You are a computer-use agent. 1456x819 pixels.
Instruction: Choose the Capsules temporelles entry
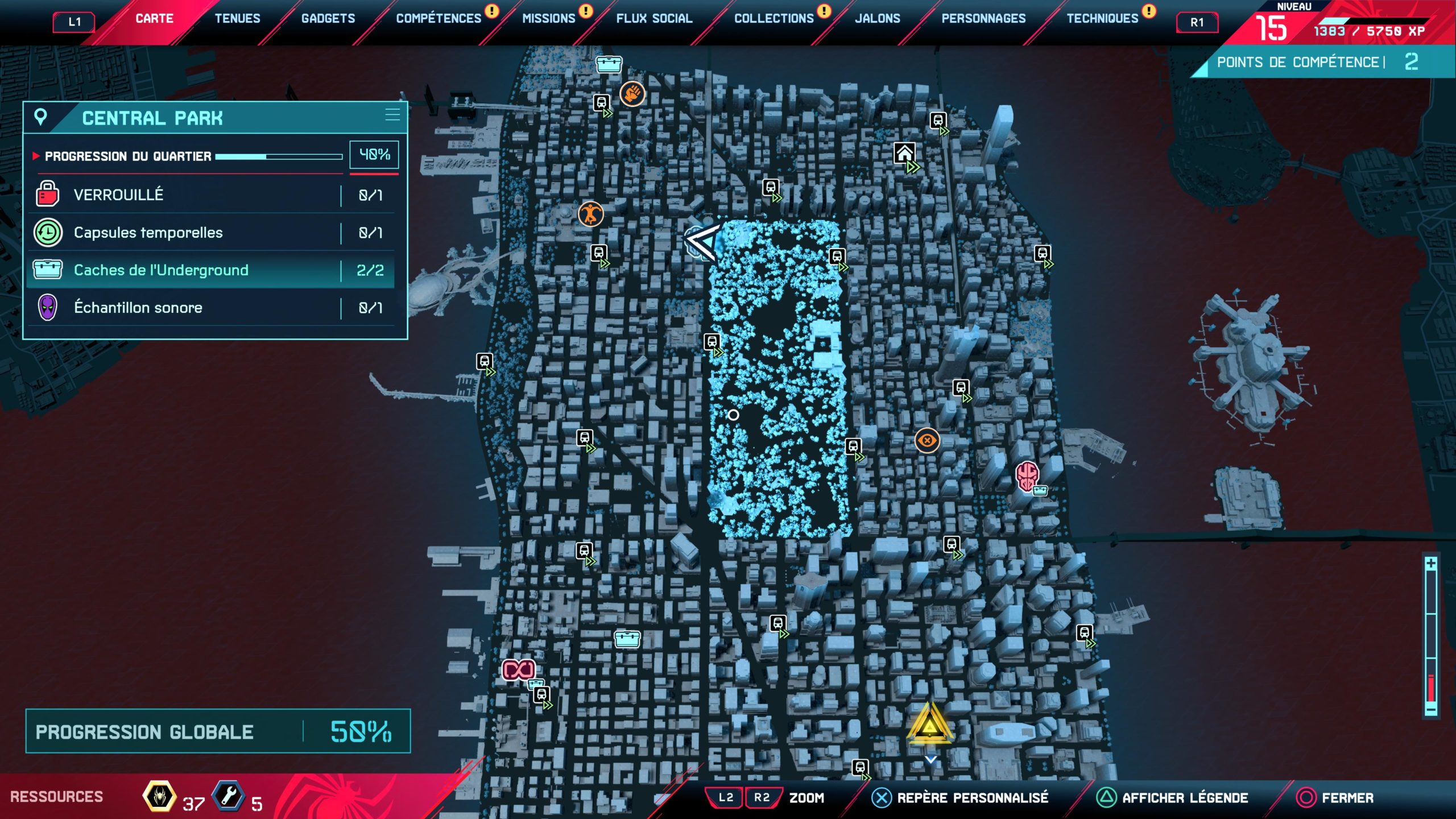coord(210,233)
